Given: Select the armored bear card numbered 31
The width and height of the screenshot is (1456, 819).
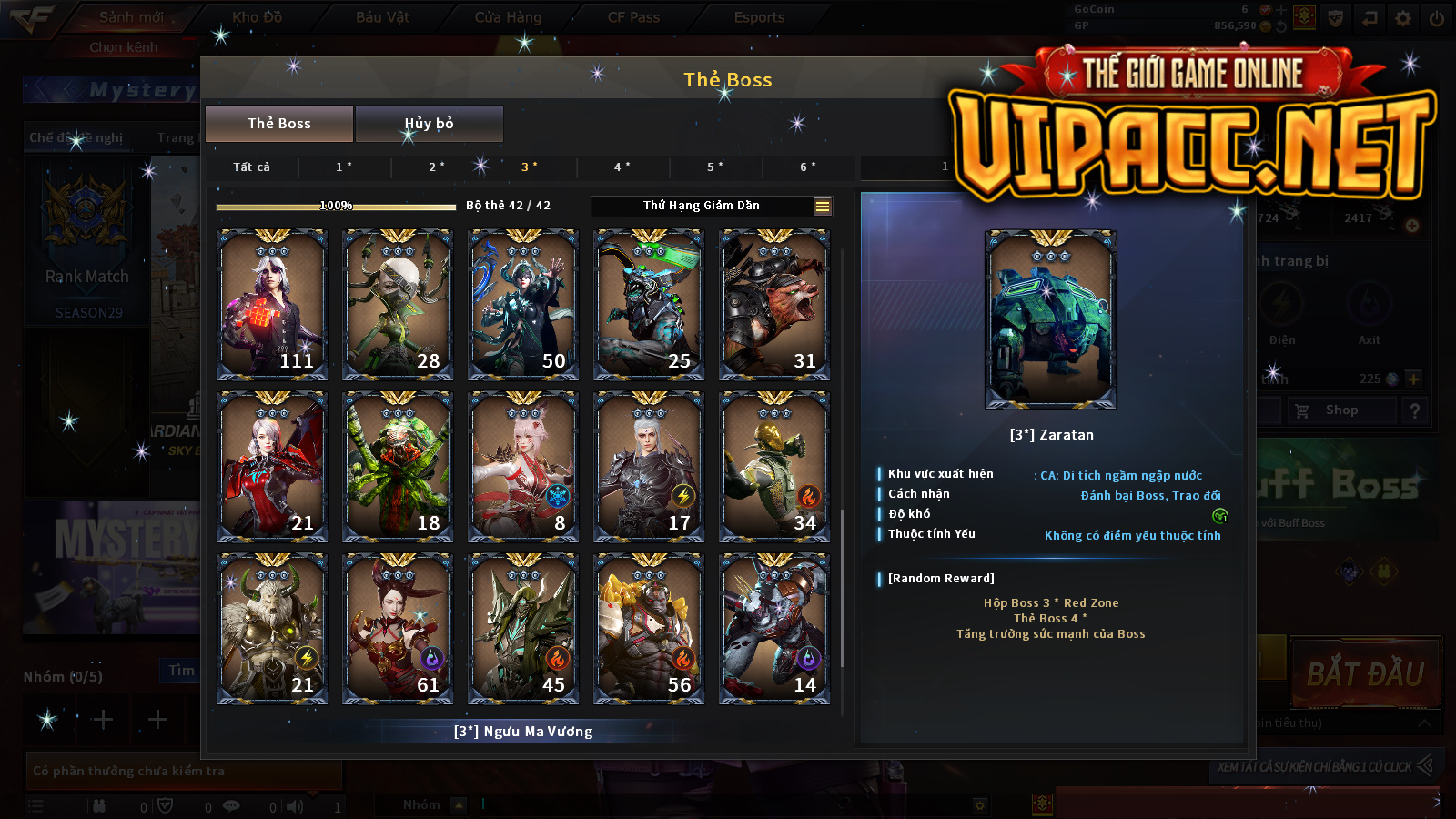Looking at the screenshot, I should pos(774,304).
